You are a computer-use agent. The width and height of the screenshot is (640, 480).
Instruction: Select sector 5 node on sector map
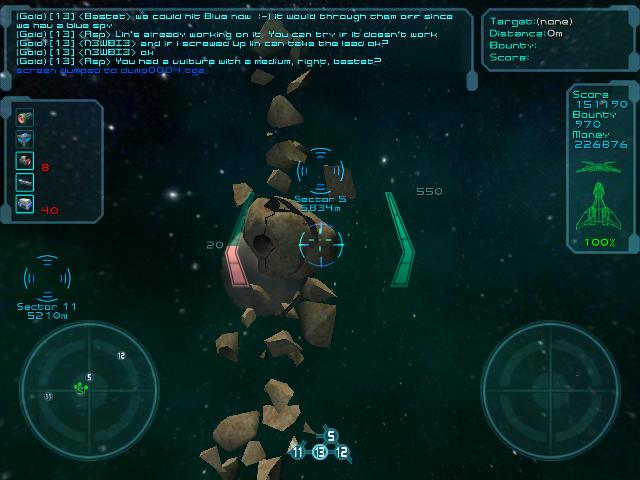331,436
